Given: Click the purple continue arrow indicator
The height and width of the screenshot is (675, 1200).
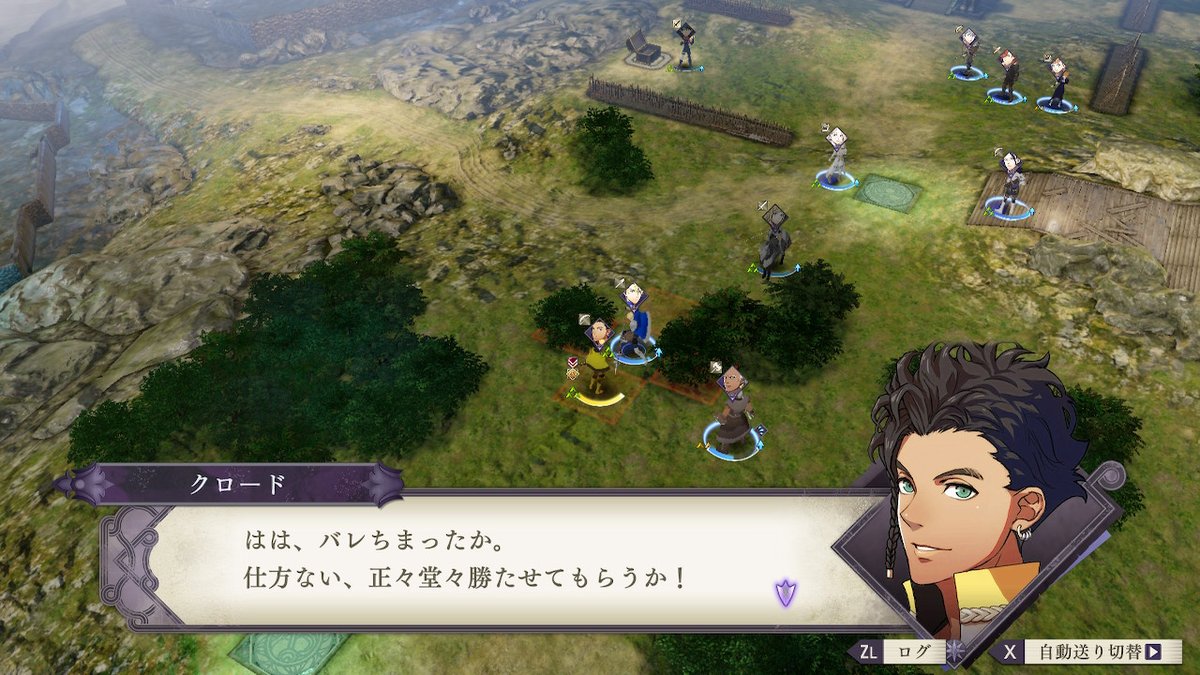Looking at the screenshot, I should 785,592.
